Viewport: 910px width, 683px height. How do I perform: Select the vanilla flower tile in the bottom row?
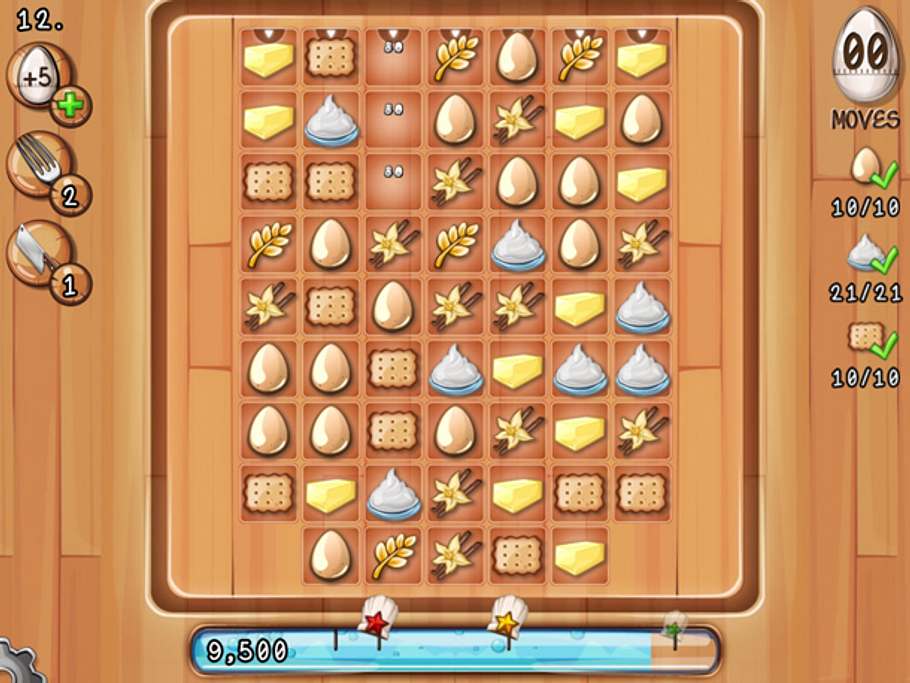(455, 556)
